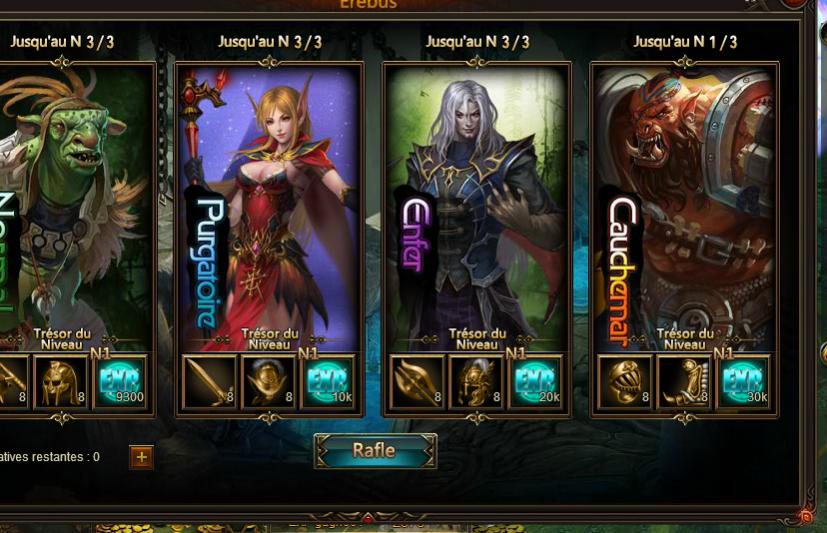Inspect the 10k EXP reward icon
Image resolution: width=827 pixels, height=533 pixels.
329,381
